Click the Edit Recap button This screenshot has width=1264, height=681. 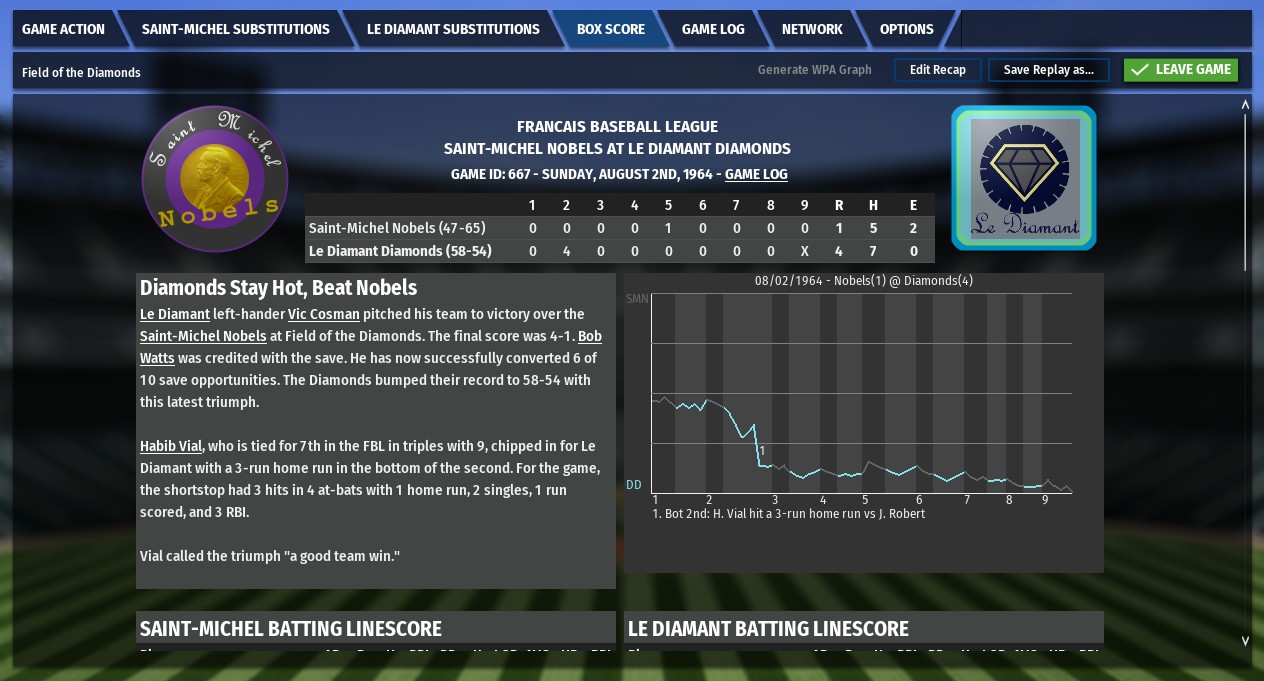tap(937, 70)
